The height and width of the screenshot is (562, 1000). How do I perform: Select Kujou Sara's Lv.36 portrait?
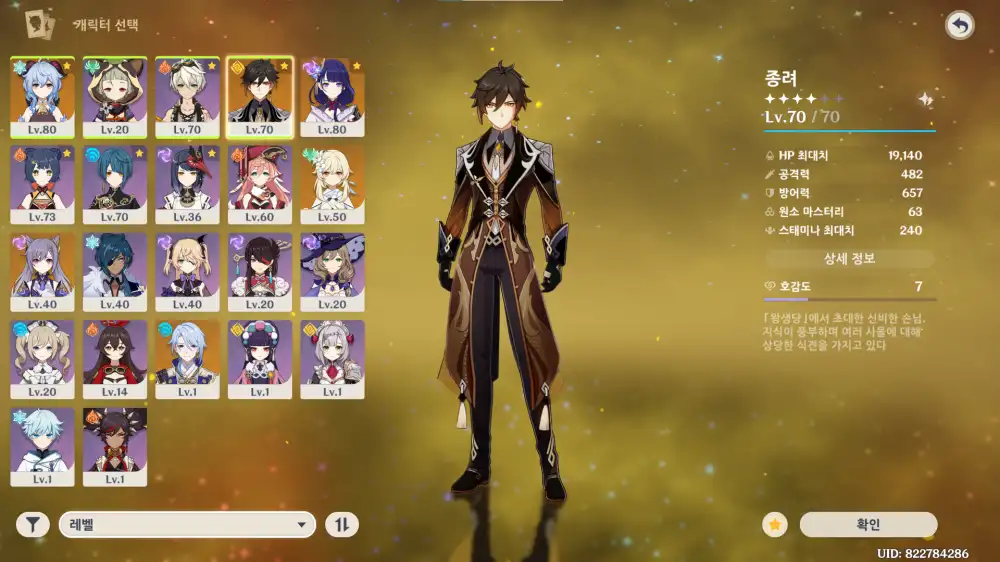187,184
